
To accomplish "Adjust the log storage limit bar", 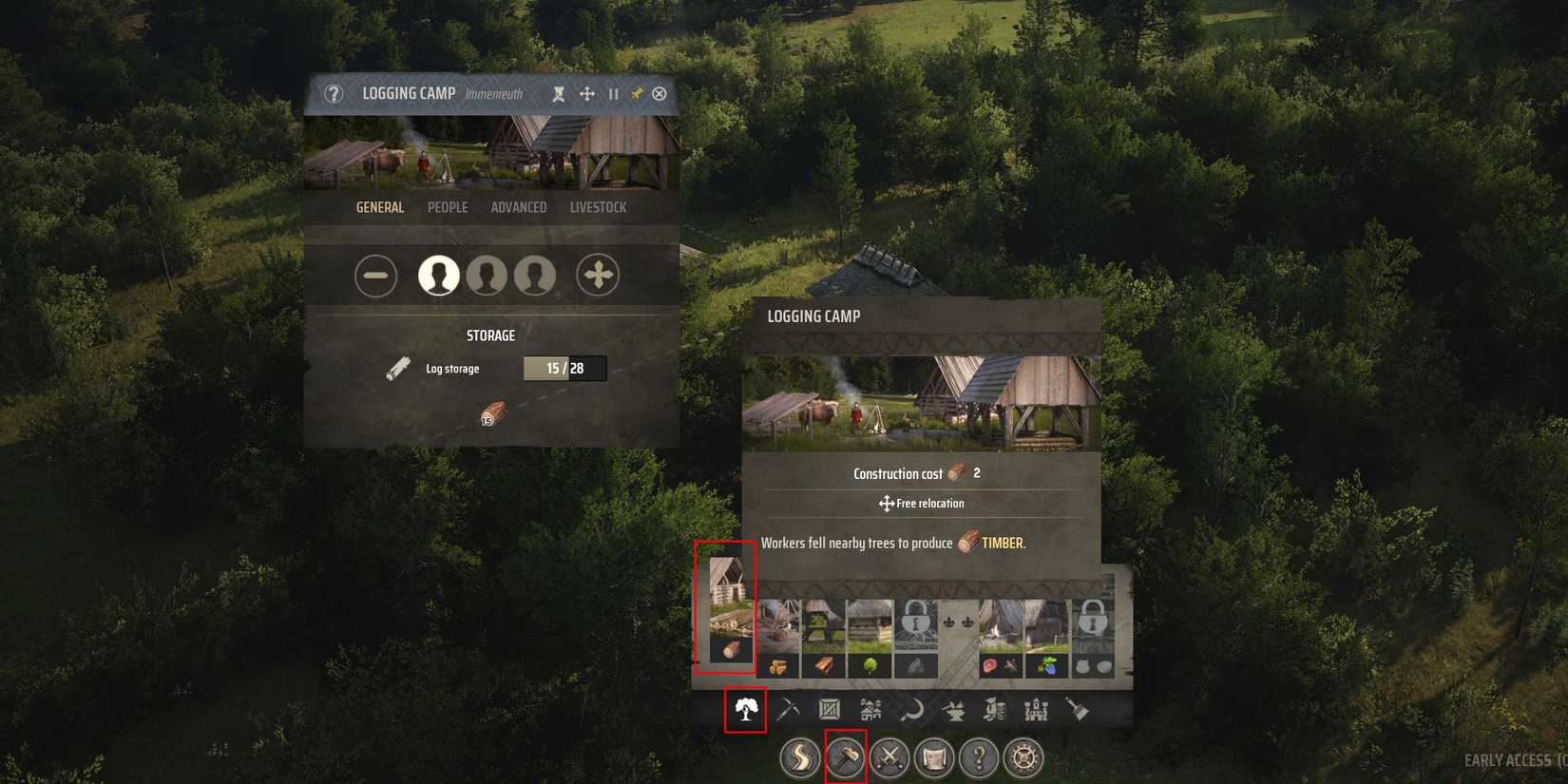I will [564, 368].
